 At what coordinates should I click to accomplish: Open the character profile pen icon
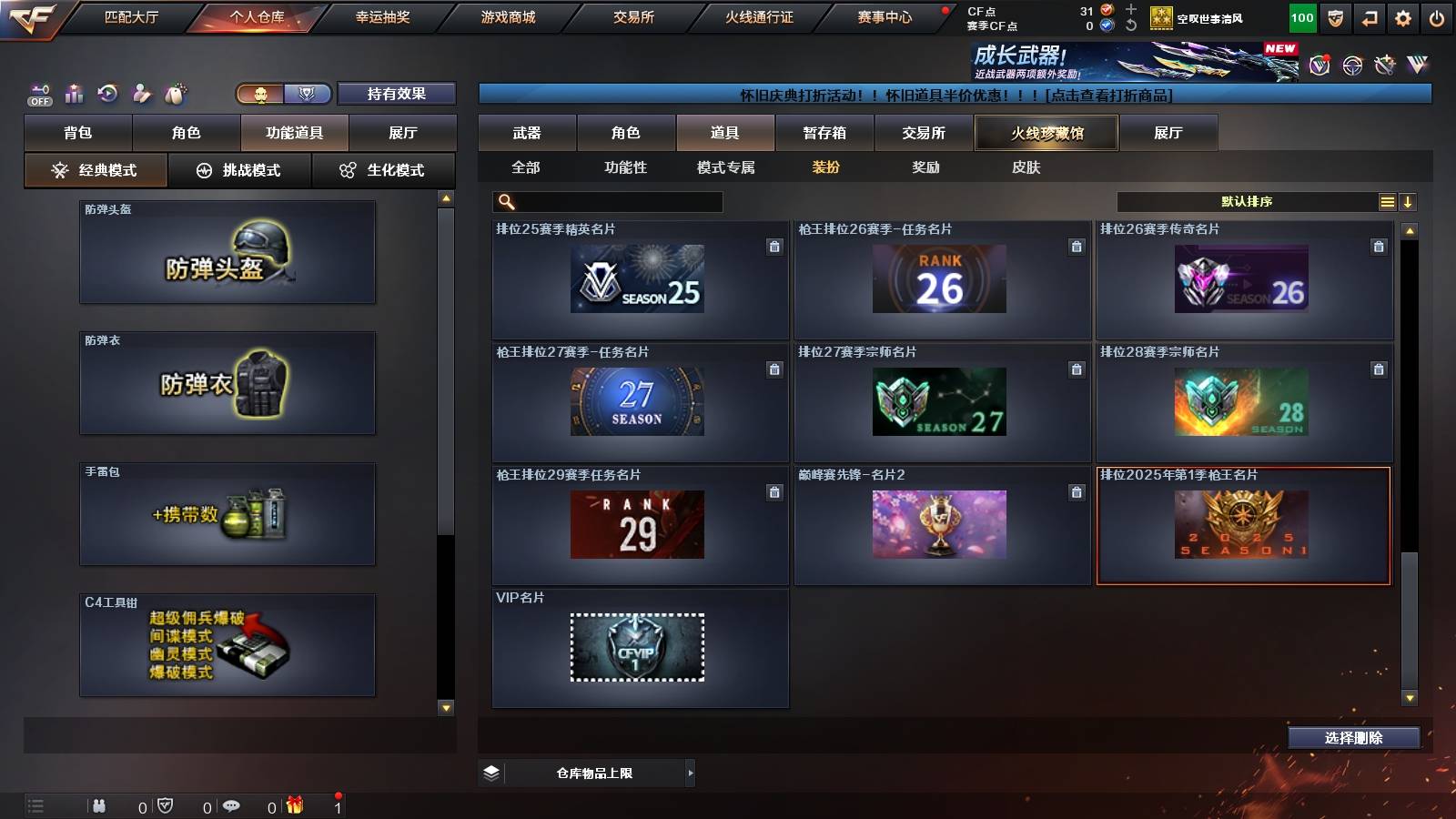(142, 92)
